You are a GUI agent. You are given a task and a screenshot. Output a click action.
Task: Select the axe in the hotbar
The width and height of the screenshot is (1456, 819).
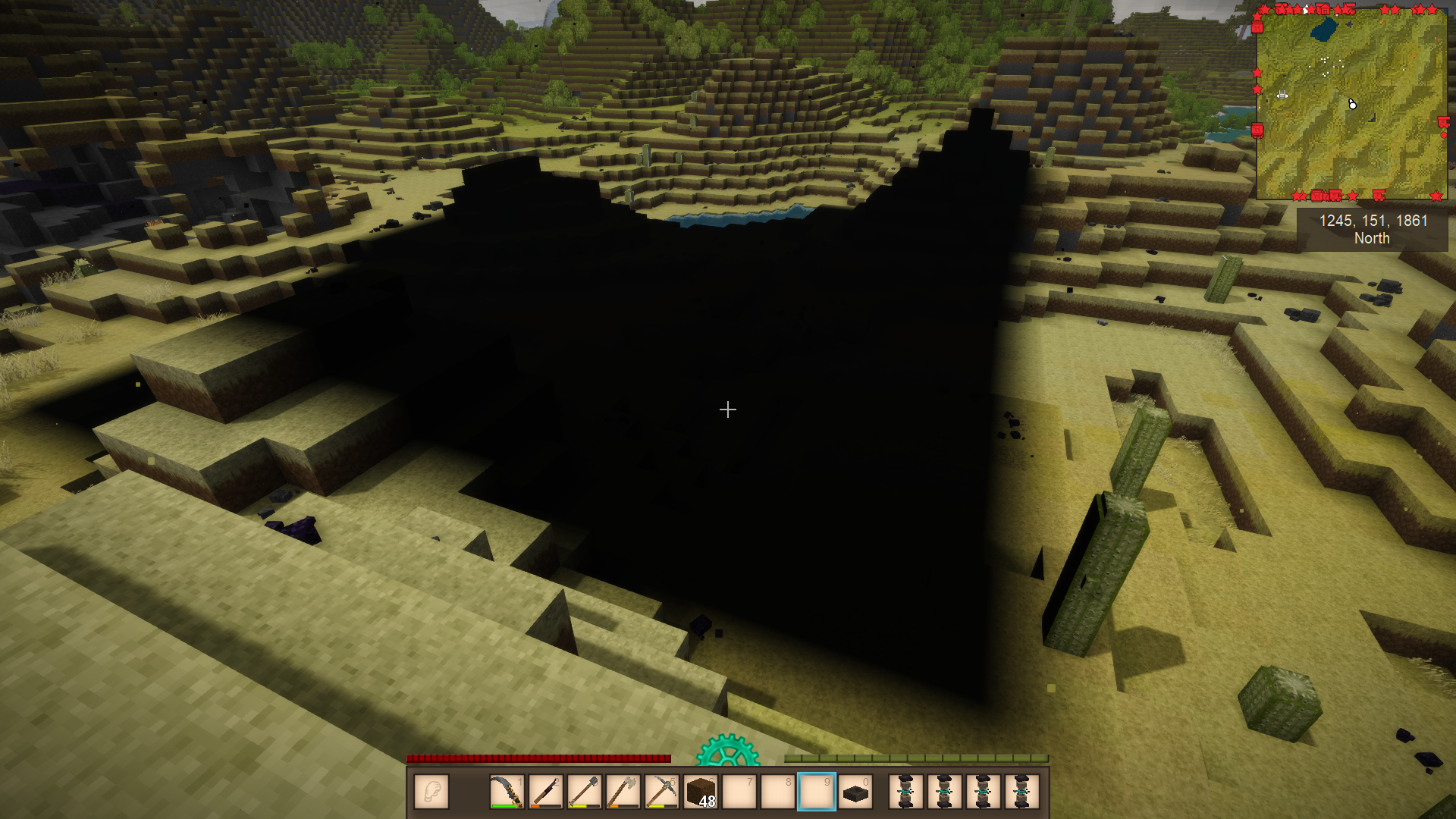[x=623, y=792]
